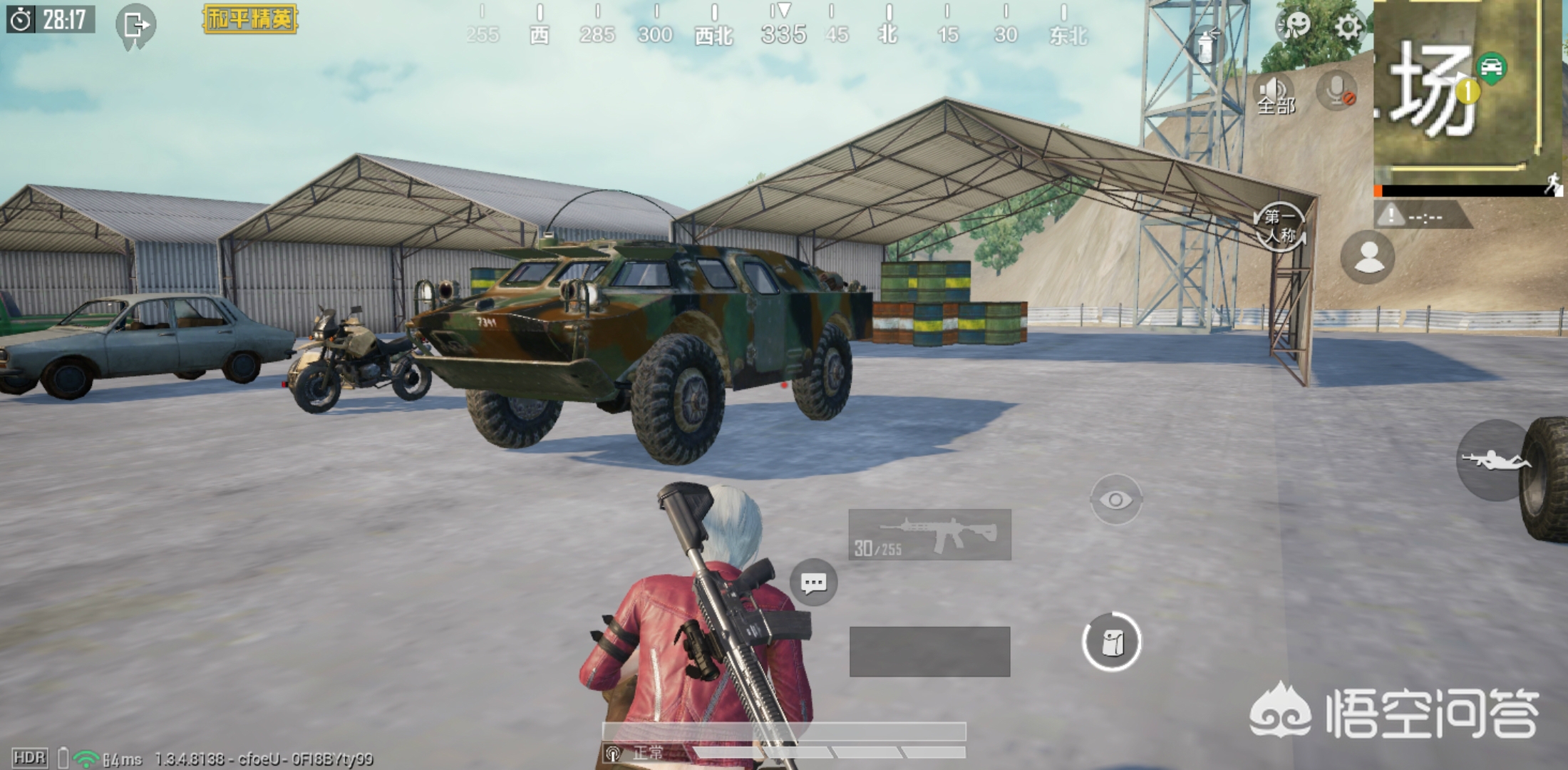The height and width of the screenshot is (770, 1568).
Task: Open the emote wheel icon
Action: point(1294,26)
